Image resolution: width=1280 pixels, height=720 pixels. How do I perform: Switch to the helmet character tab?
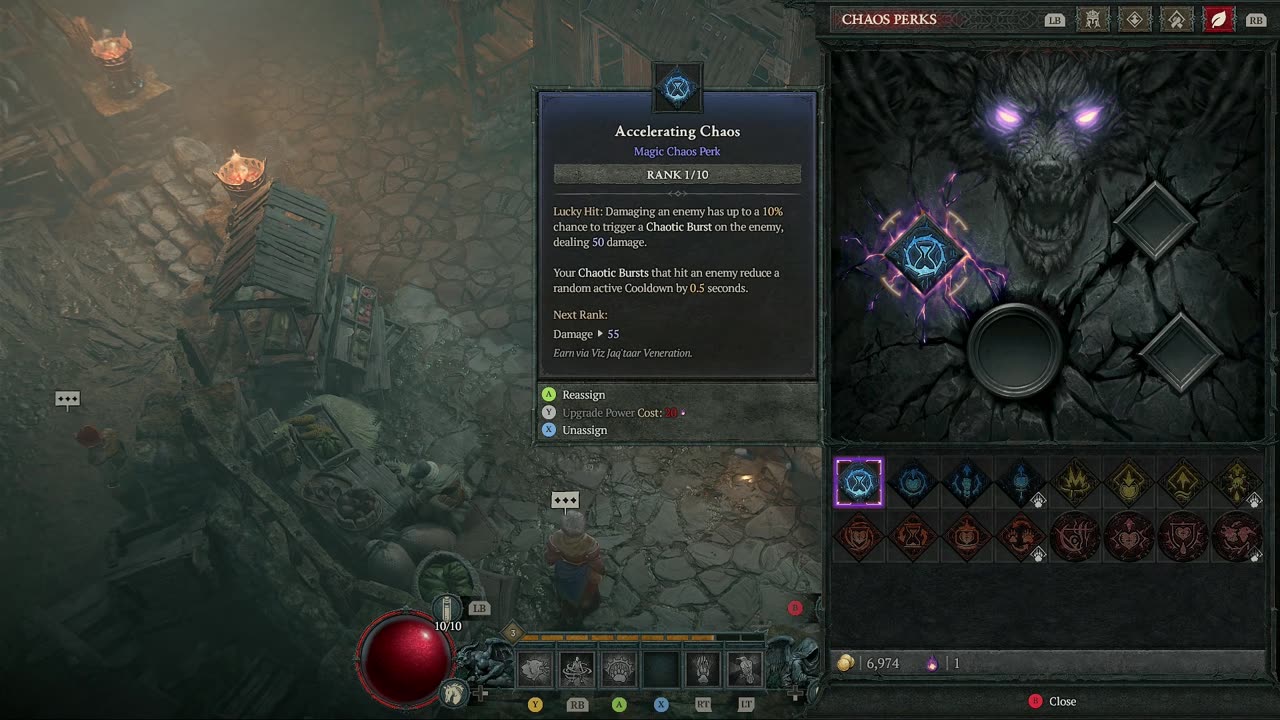pos(1093,19)
